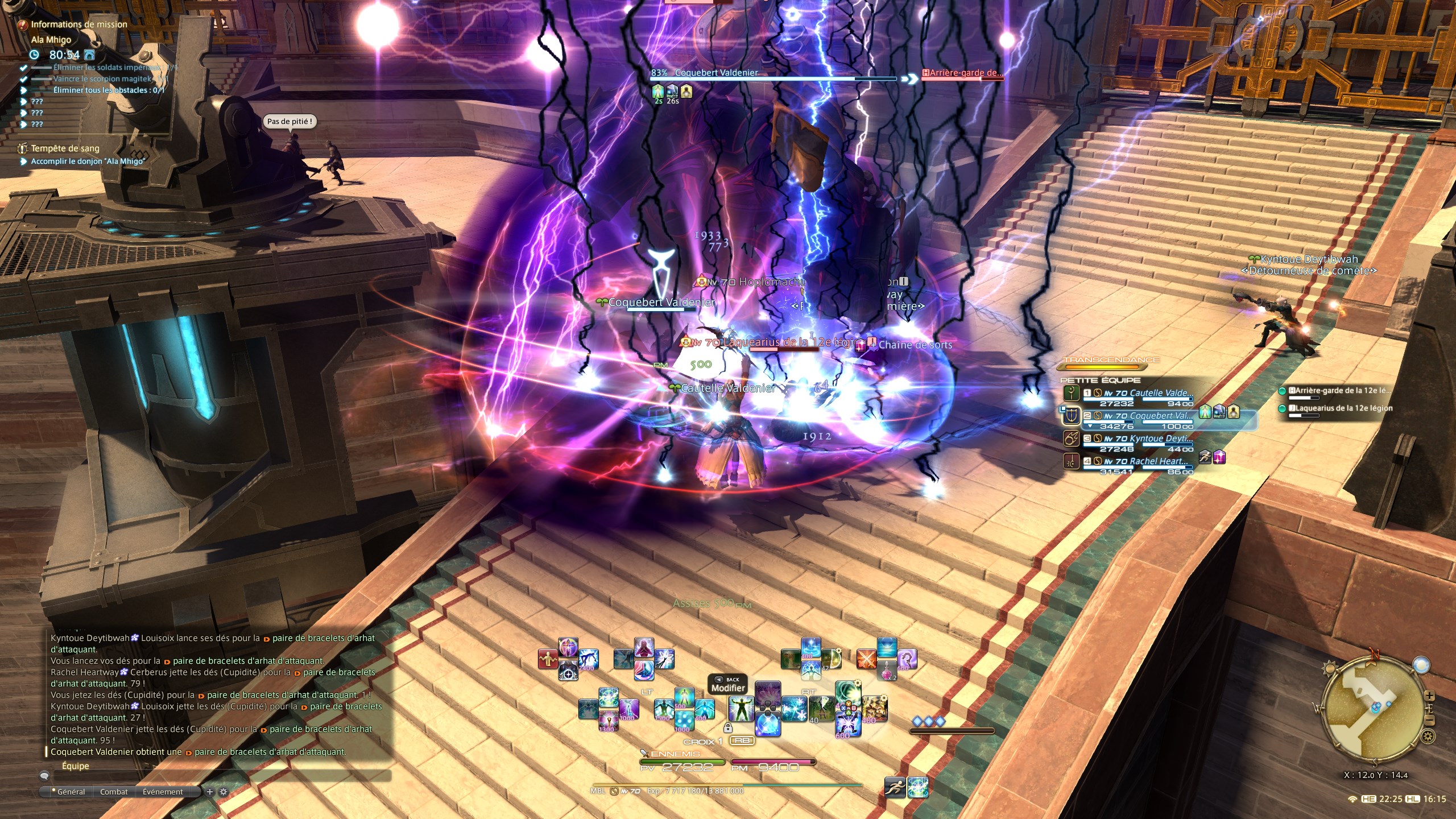
Task: Open the Tempête de sang quest entry
Action: tap(65, 148)
